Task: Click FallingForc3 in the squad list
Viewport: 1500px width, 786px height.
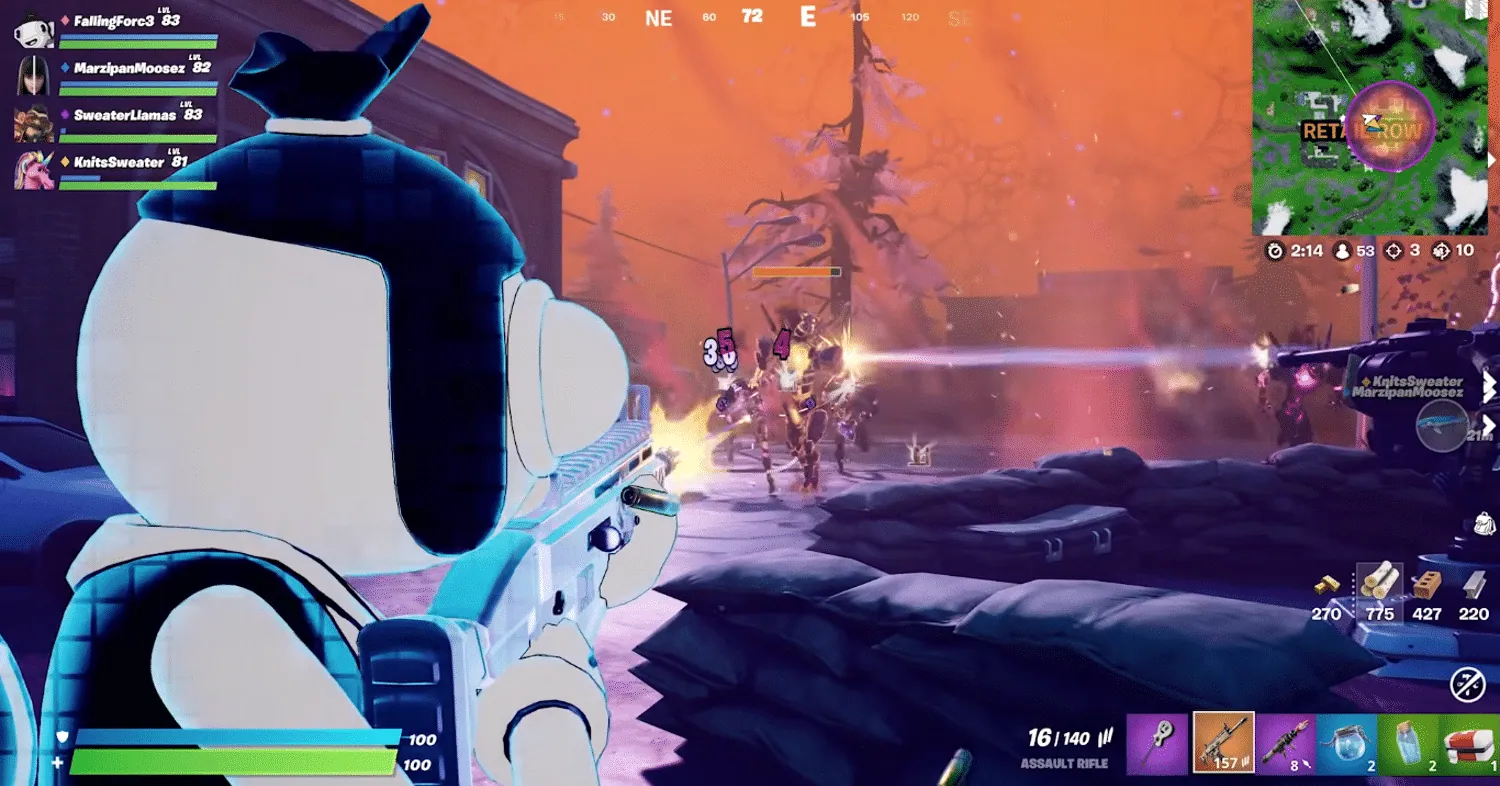Action: (x=113, y=20)
